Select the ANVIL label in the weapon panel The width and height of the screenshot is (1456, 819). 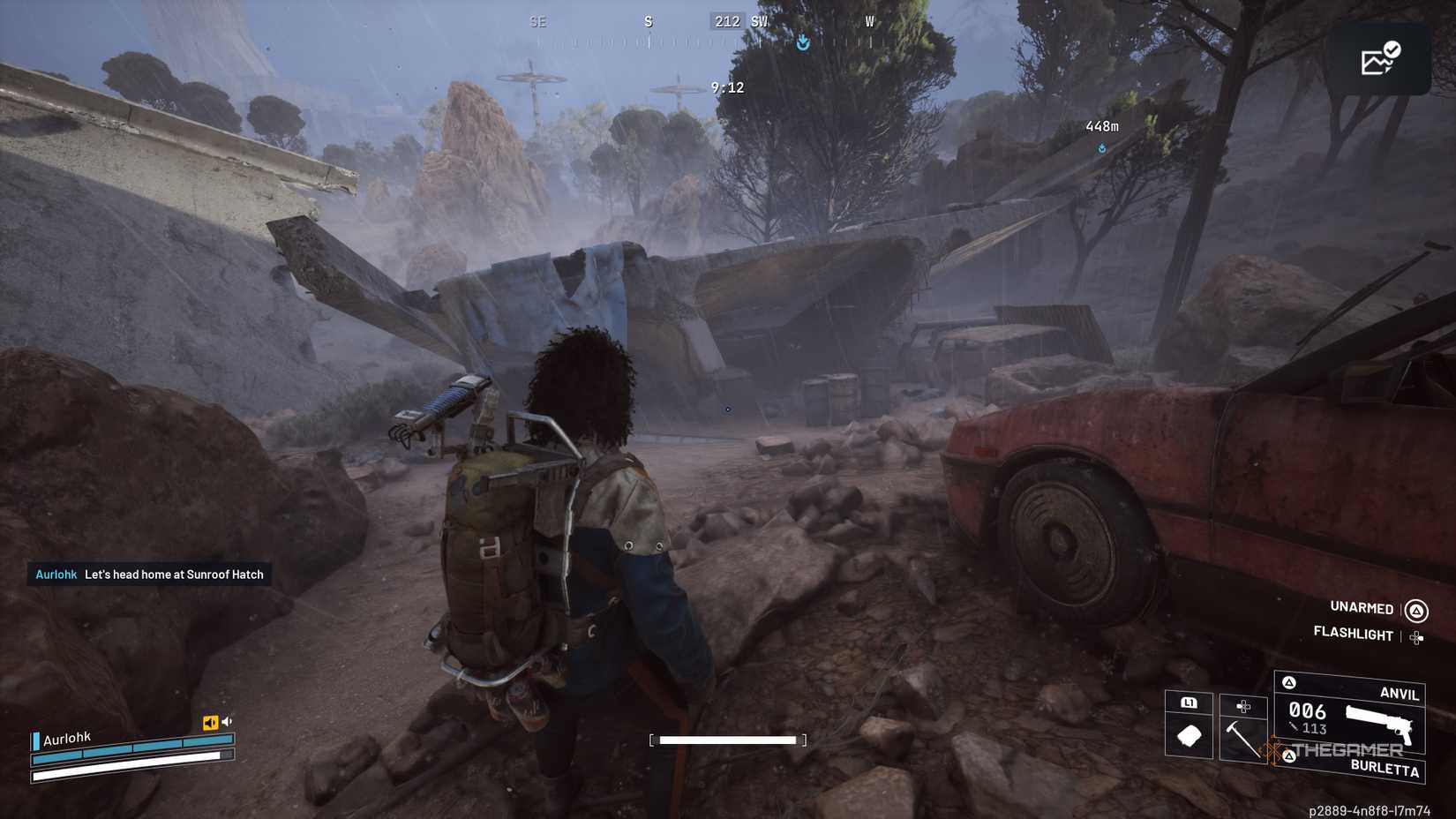pos(1400,695)
